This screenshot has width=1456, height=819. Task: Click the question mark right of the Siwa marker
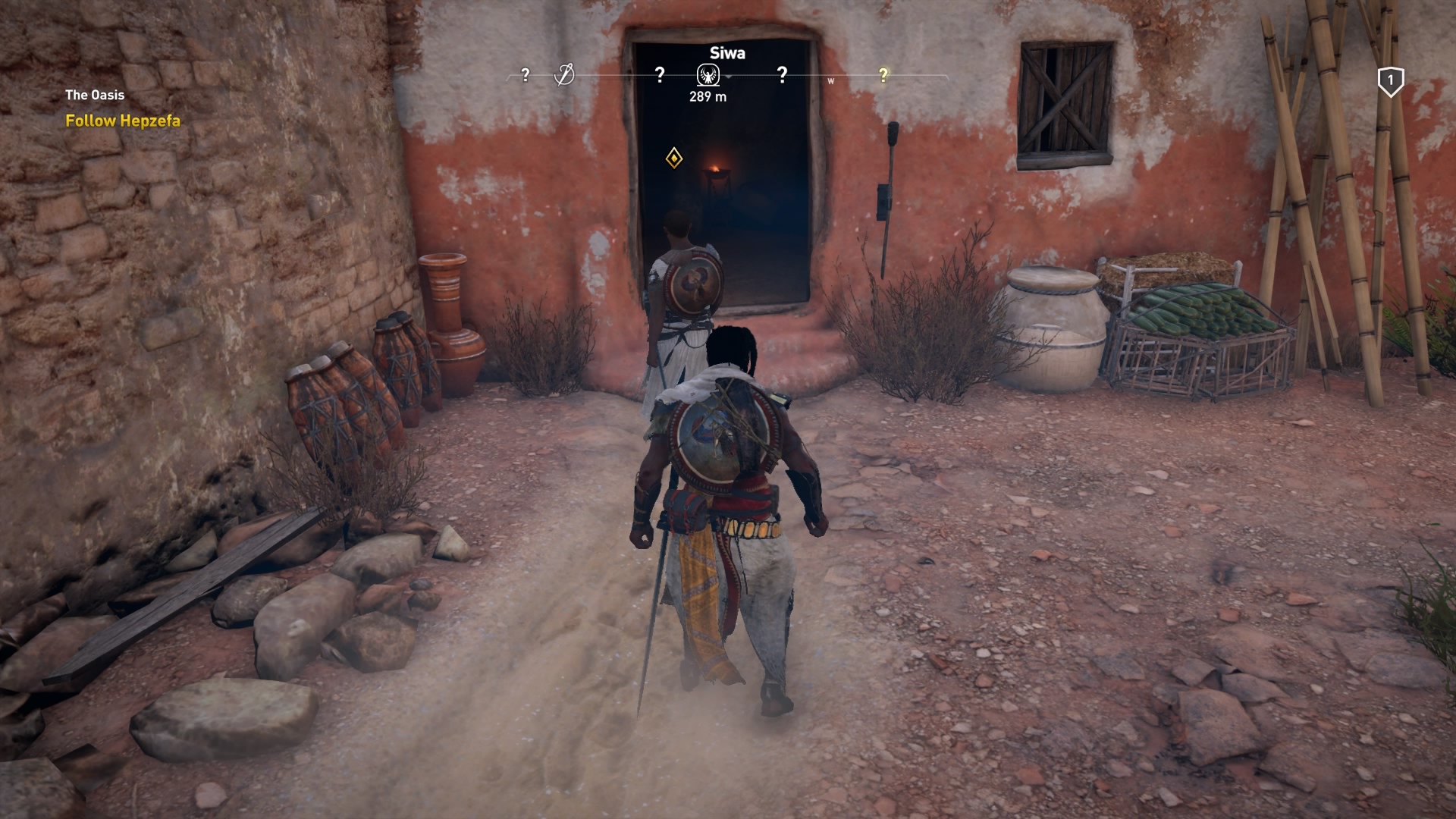(781, 74)
